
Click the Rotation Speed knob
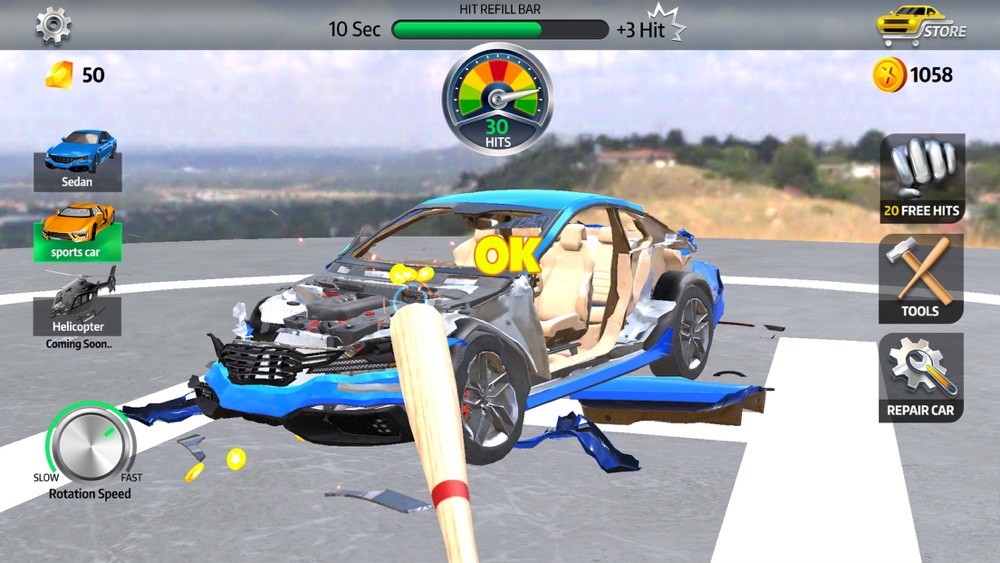(91, 443)
